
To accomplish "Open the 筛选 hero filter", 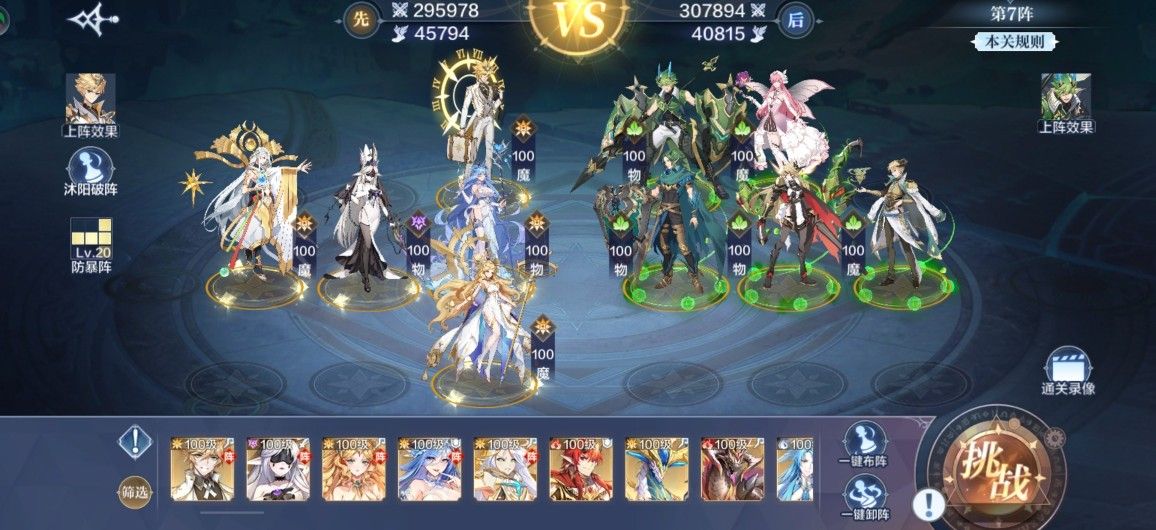I will pyautogui.click(x=134, y=491).
